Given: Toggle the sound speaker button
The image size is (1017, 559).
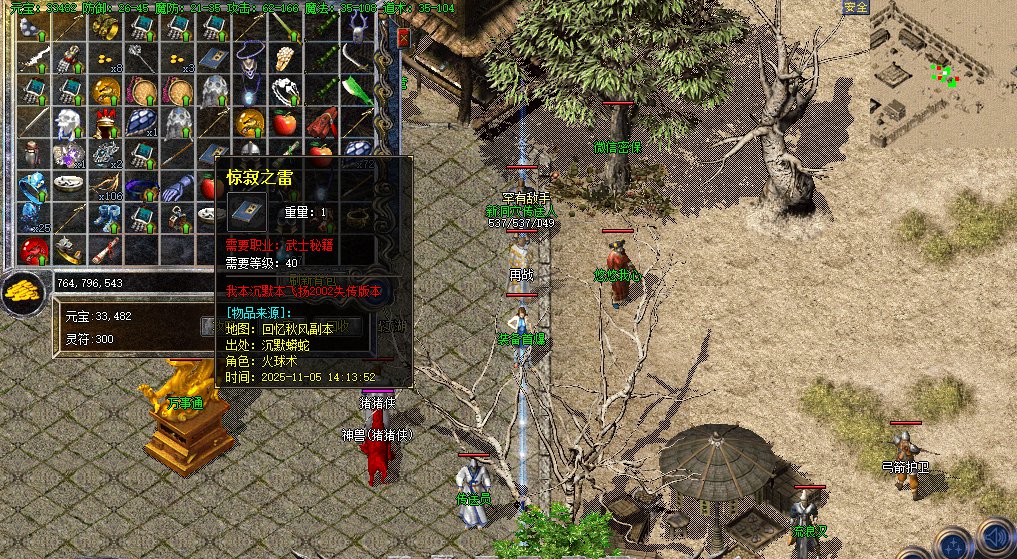Looking at the screenshot, I should [995, 537].
